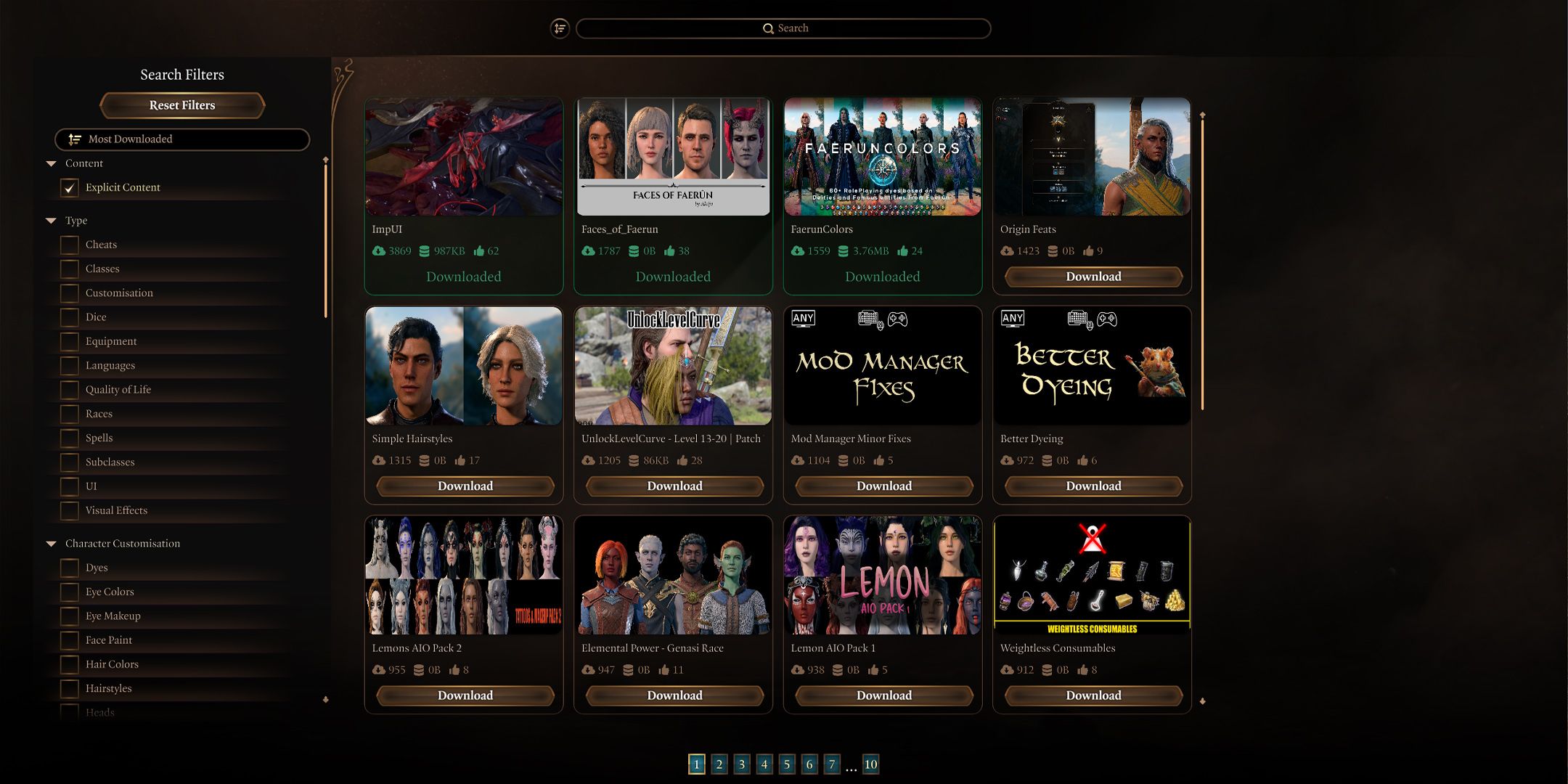Go to page 2 of results
The width and height of the screenshot is (1568, 784).
719,764
